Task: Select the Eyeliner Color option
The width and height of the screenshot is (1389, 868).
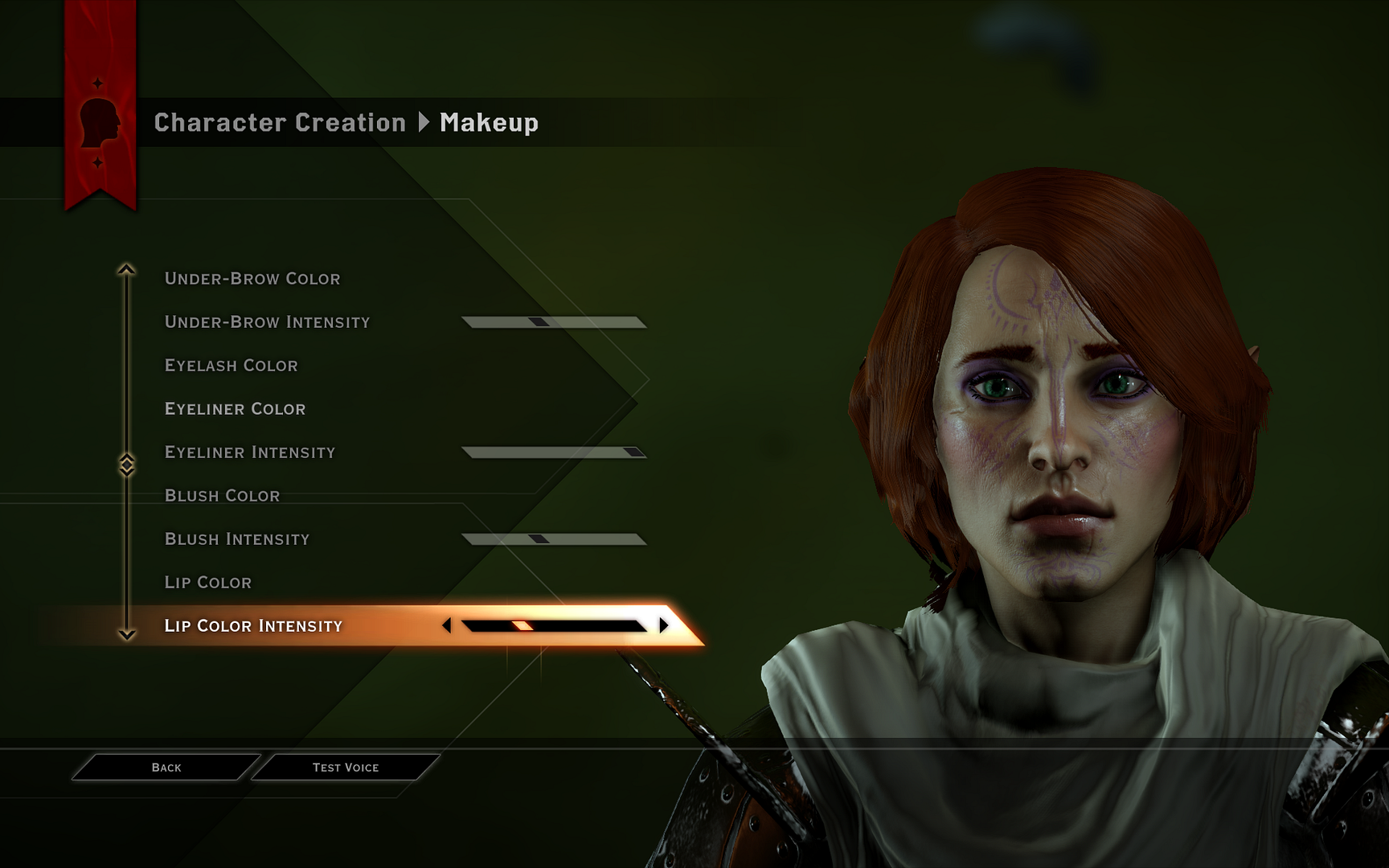Action: [235, 408]
